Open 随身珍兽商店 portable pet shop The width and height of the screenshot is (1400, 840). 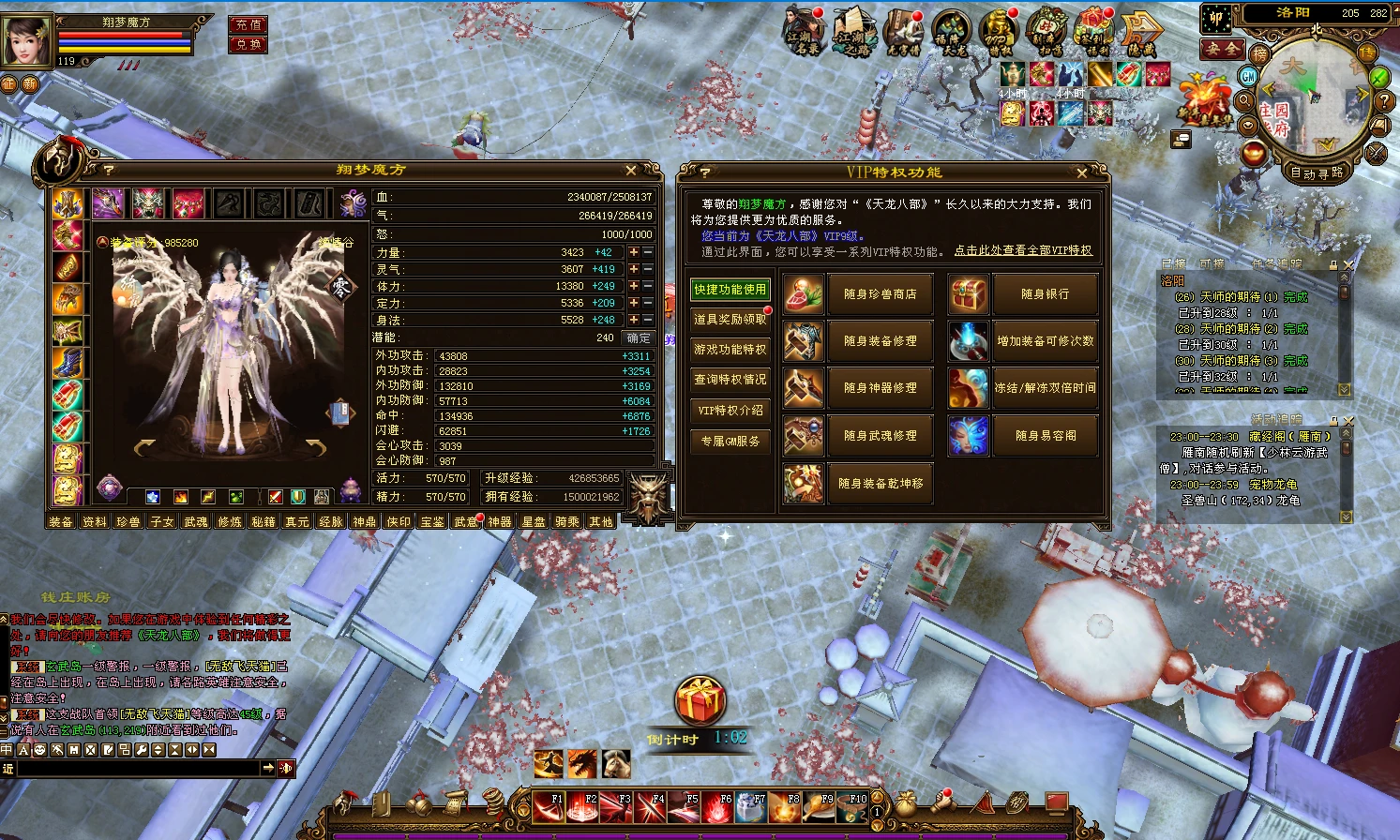[880, 294]
